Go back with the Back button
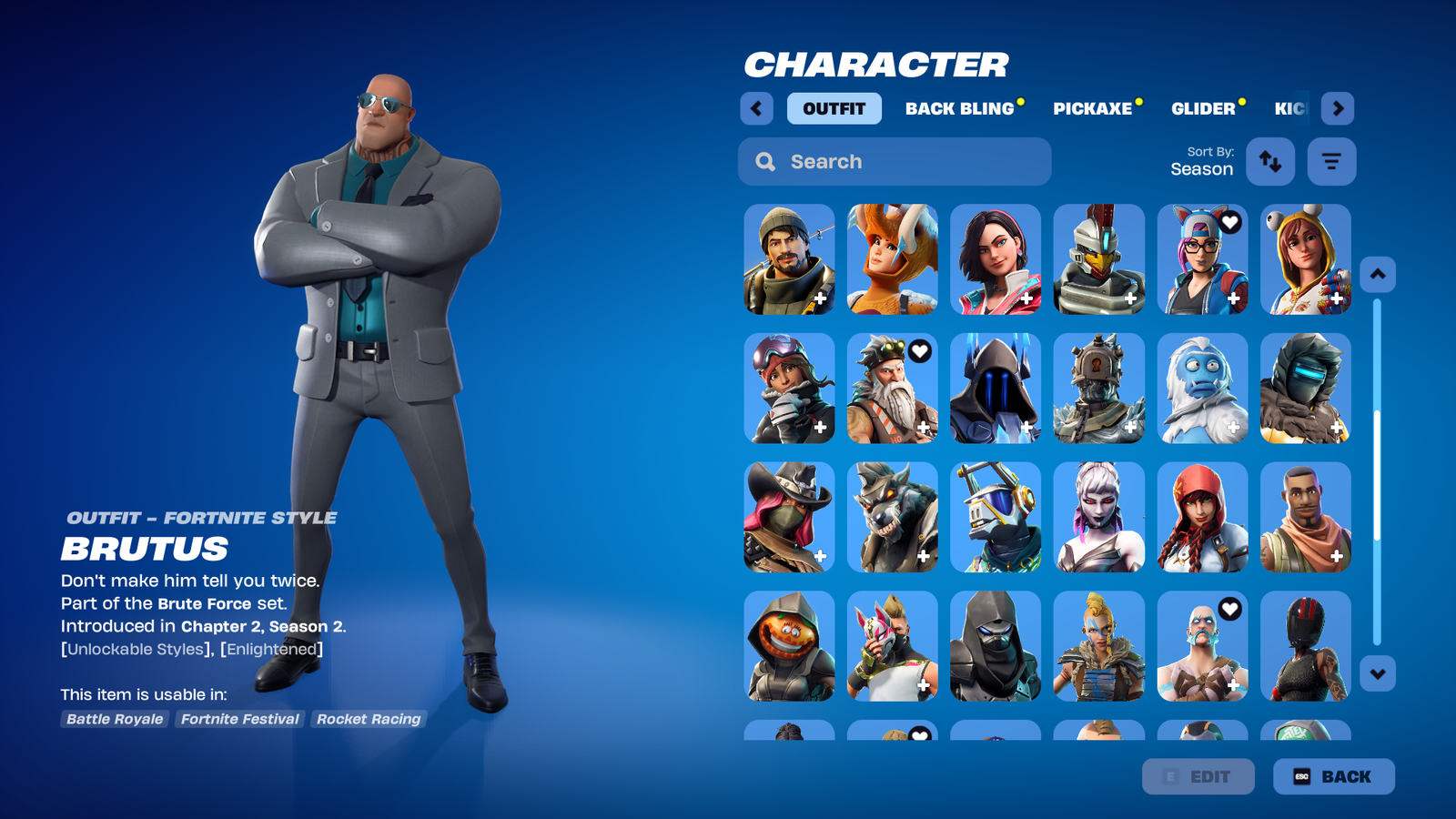This screenshot has height=819, width=1456. [x=1333, y=776]
